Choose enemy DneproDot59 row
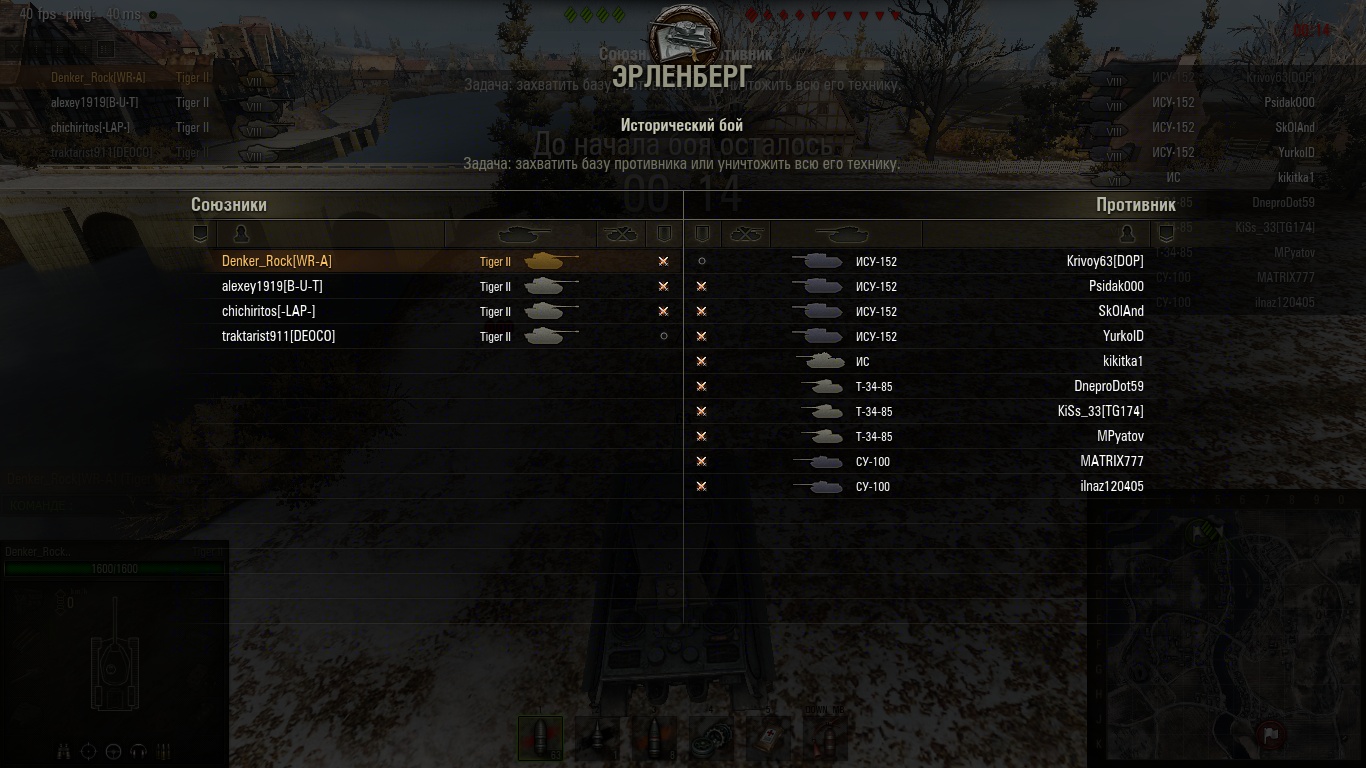The height and width of the screenshot is (768, 1366). 1108,386
